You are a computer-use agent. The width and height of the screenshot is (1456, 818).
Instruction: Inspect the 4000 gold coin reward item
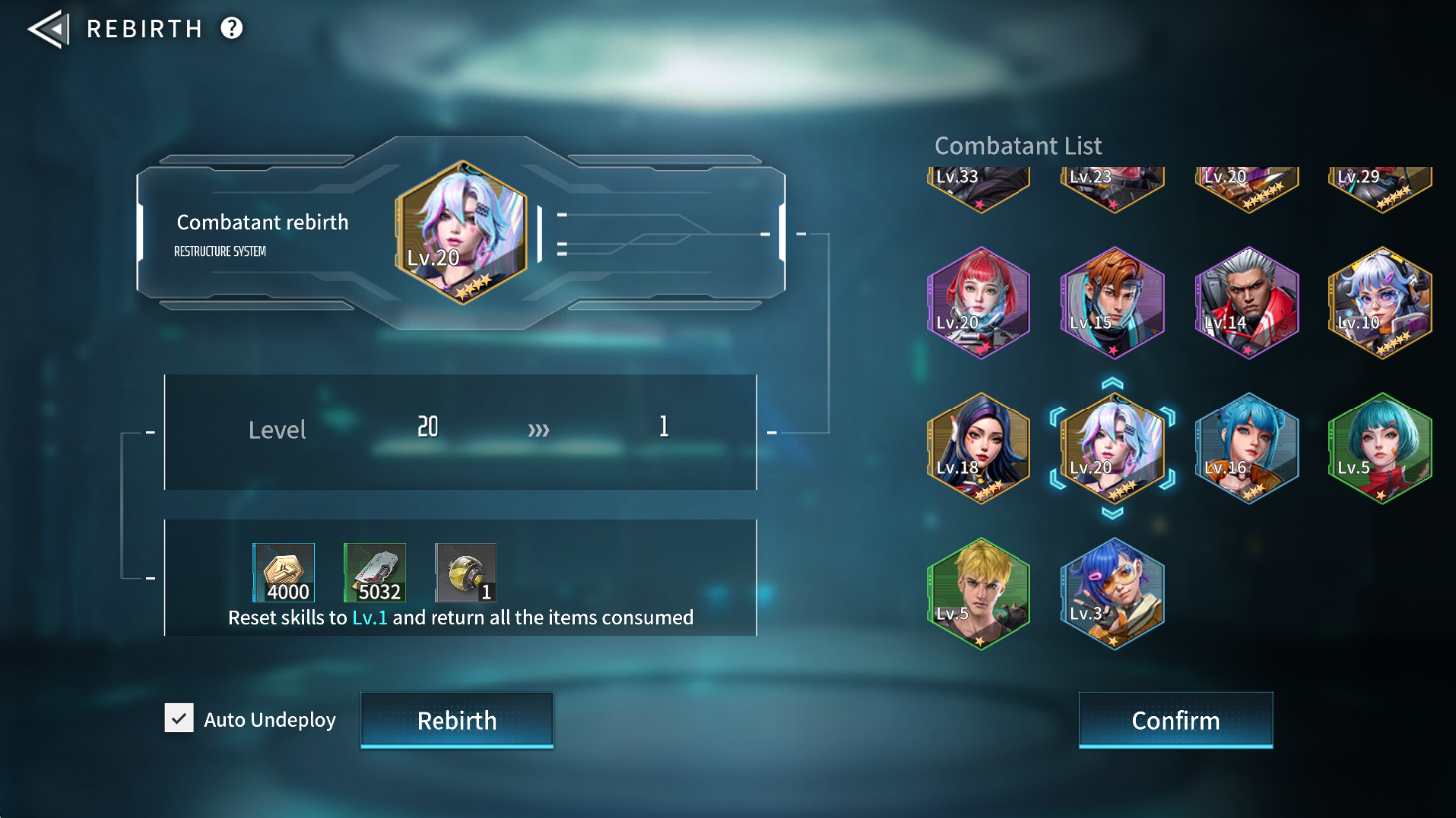[x=284, y=573]
